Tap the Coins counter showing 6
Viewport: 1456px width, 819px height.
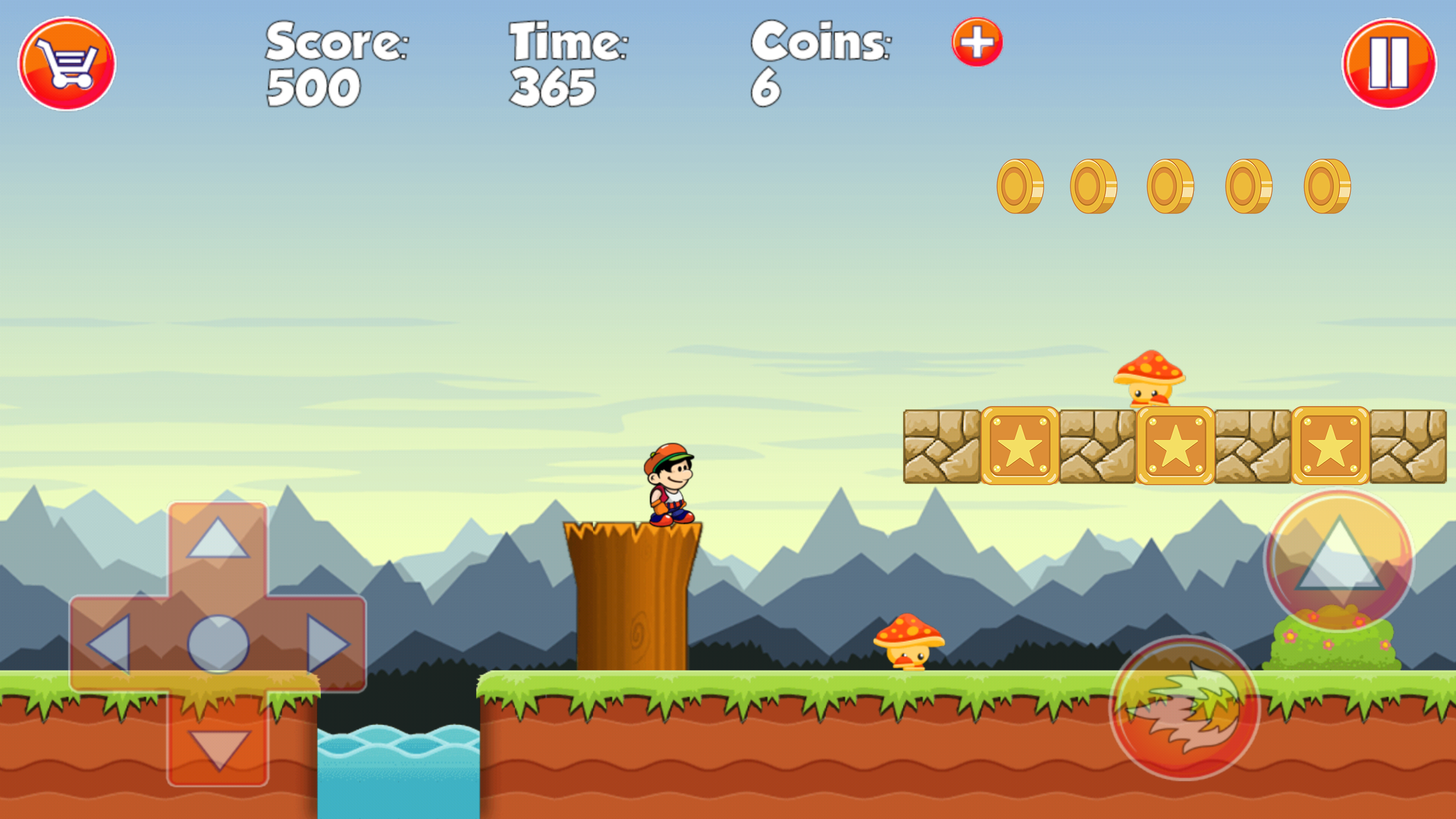[767, 88]
